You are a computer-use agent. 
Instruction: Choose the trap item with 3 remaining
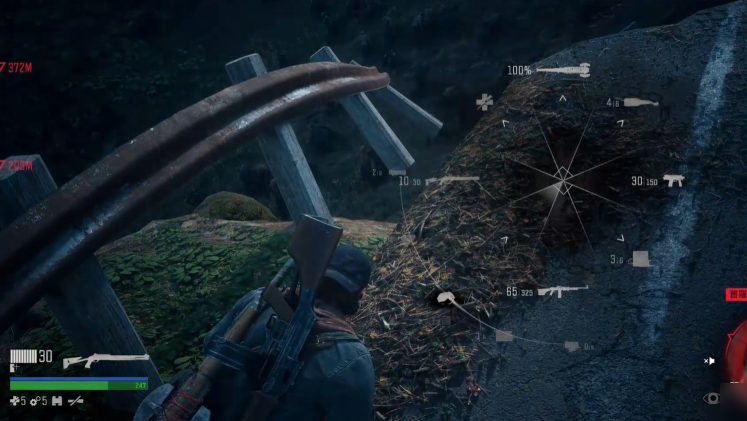(640, 259)
